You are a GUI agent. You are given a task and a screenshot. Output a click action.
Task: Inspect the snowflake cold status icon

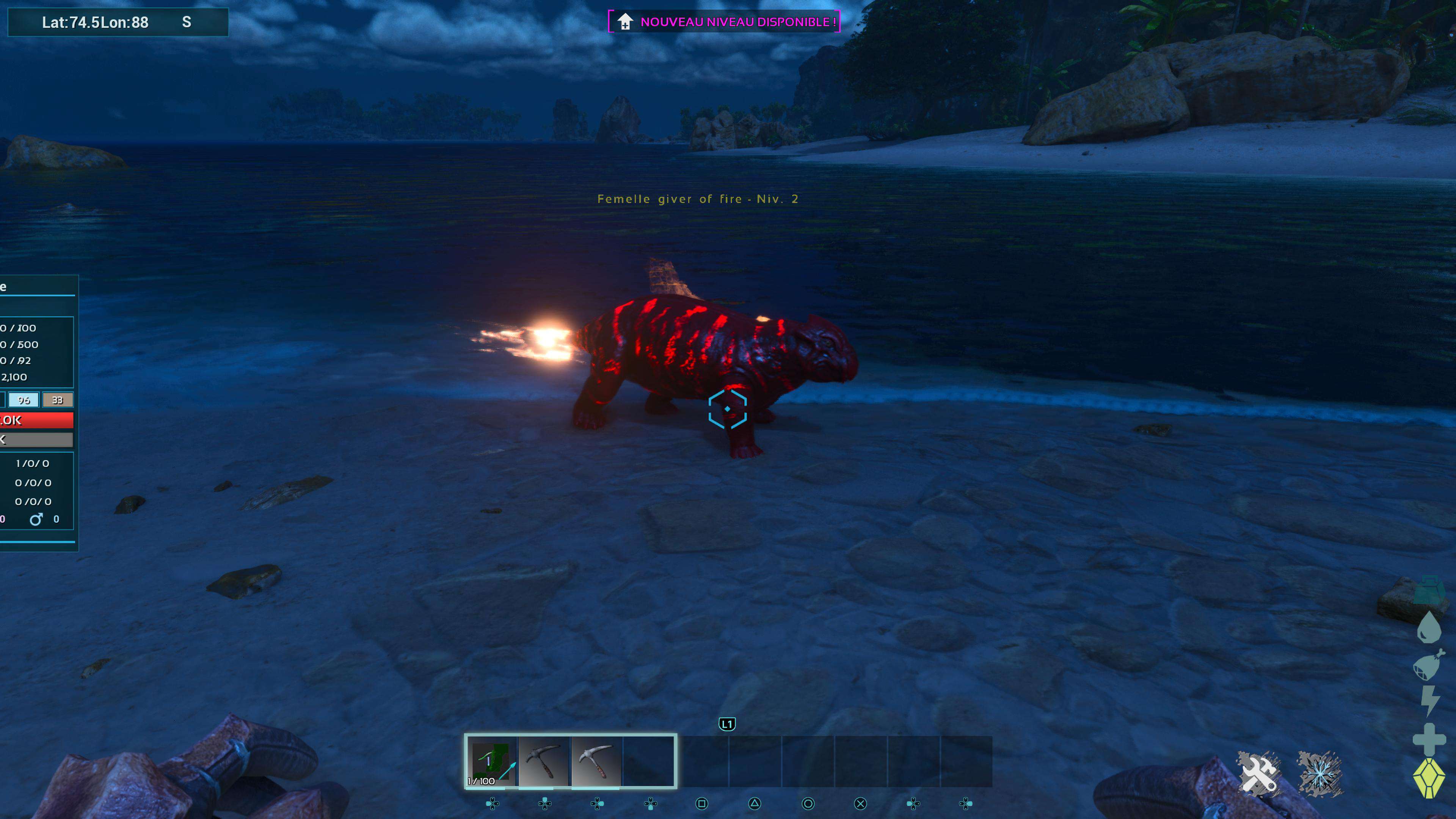tap(1319, 773)
